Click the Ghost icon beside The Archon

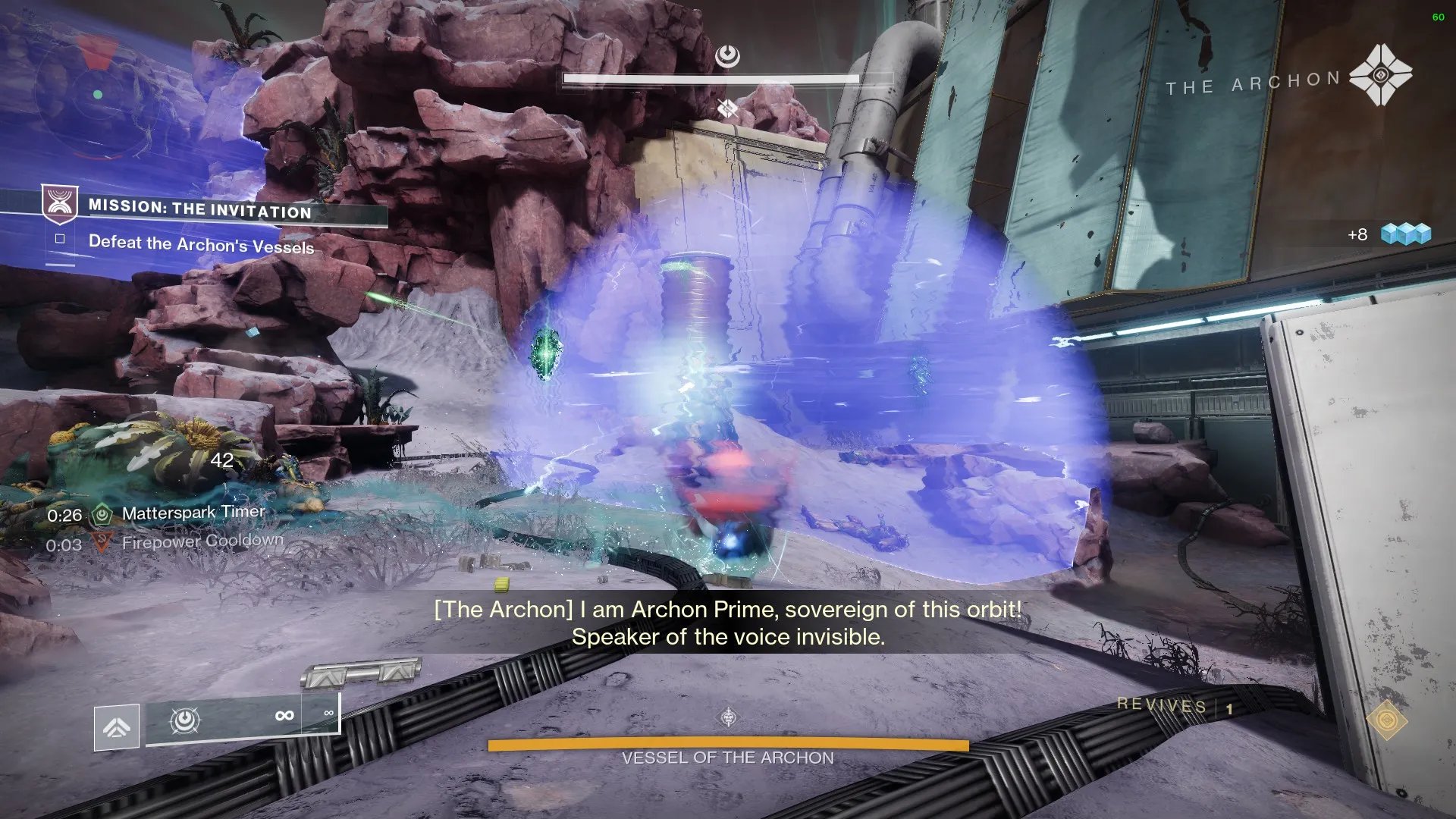(x=1380, y=75)
